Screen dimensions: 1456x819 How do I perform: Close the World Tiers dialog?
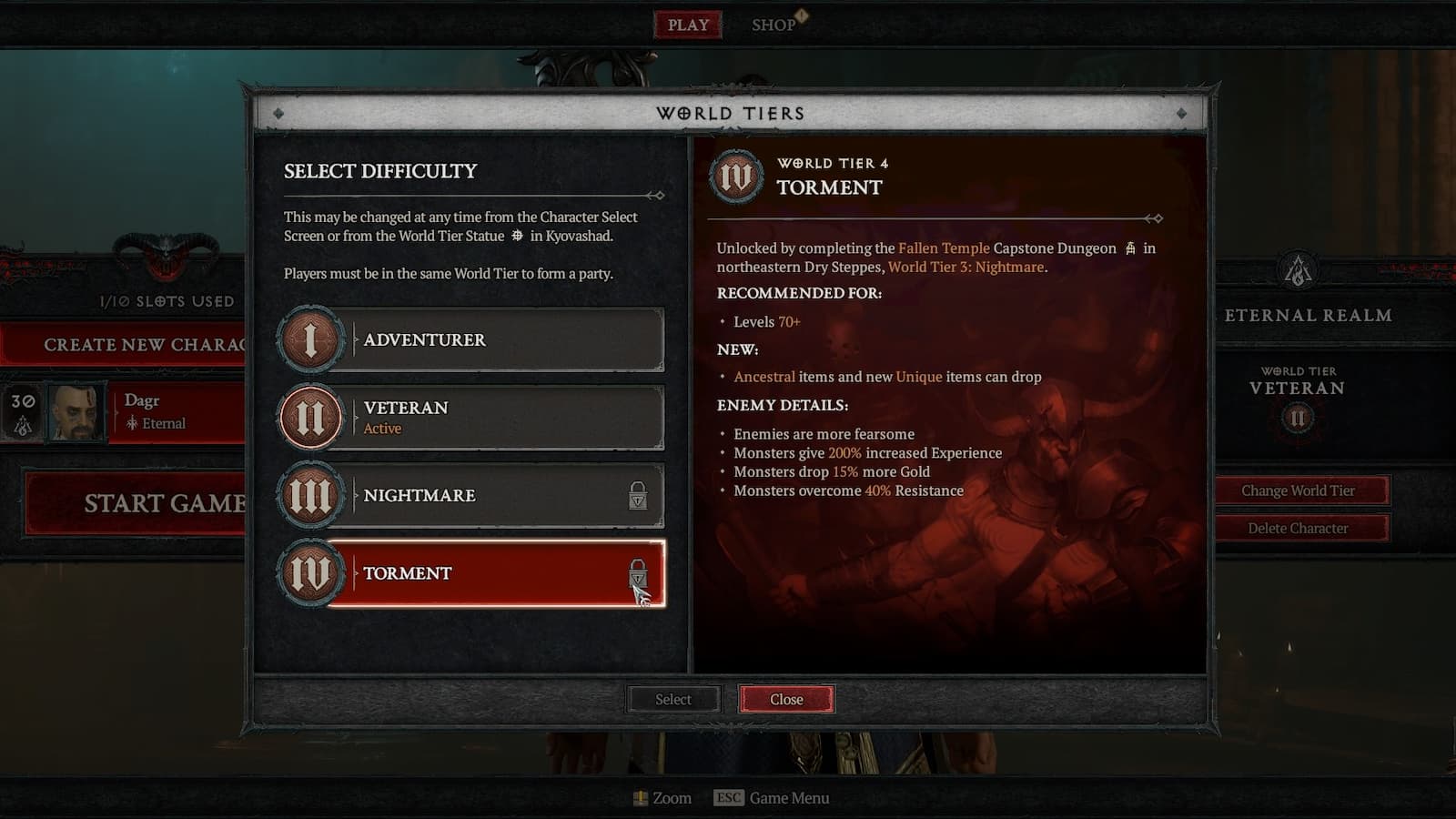point(786,699)
